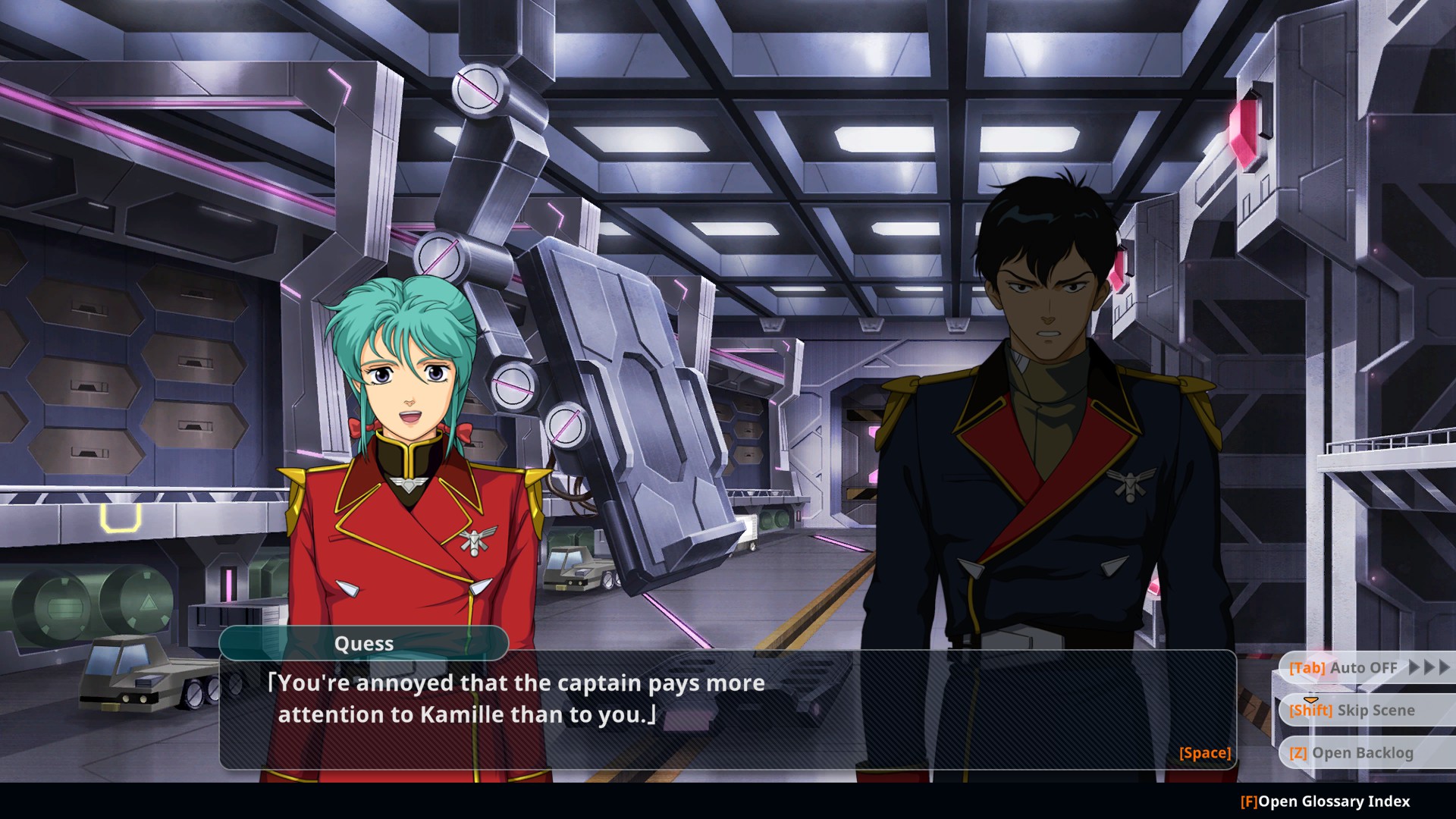This screenshot has width=1456, height=819.
Task: Open Glossary Index at bottom bar
Action: tap(1325, 802)
